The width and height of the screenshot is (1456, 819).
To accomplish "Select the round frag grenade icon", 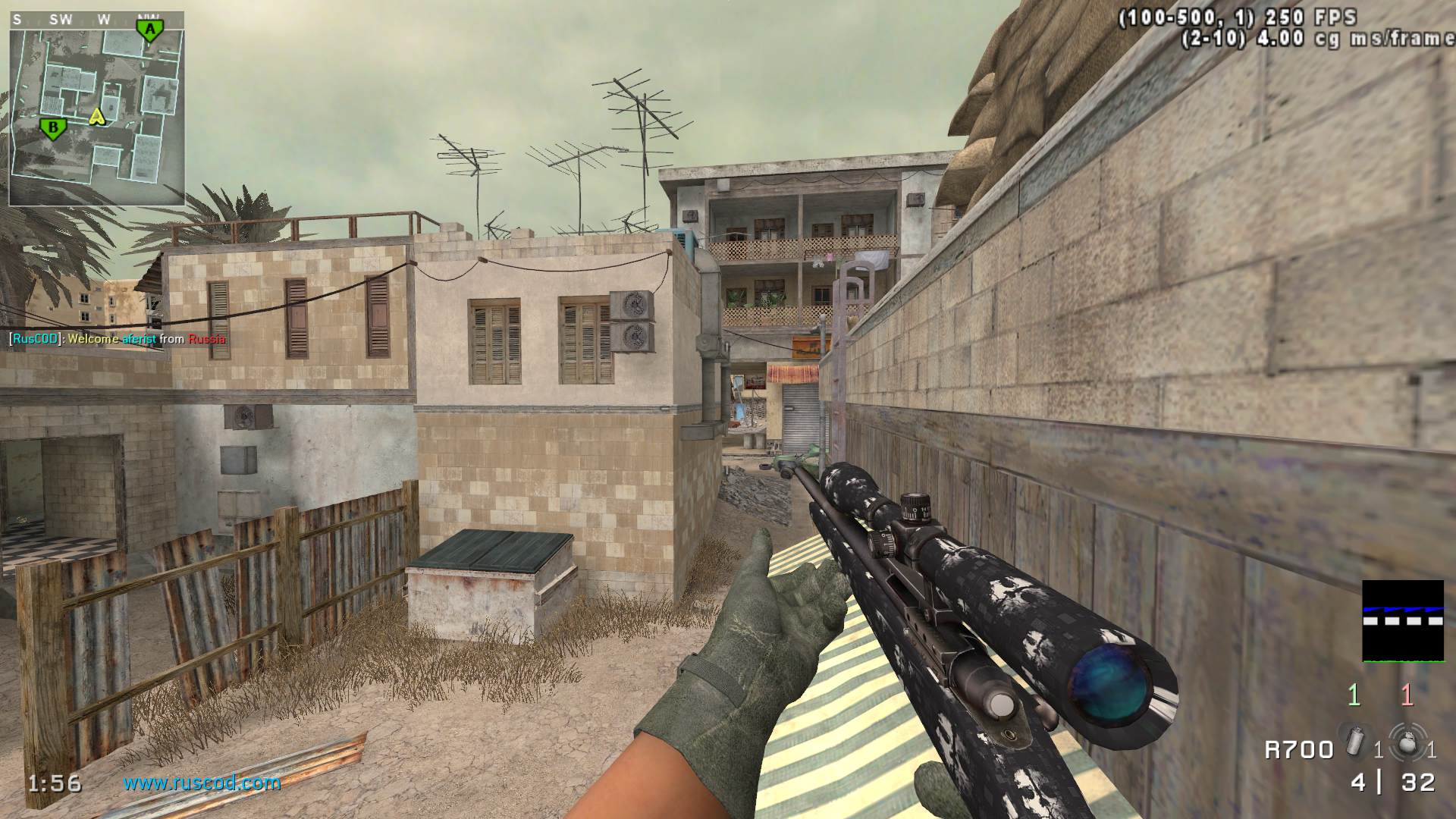I will click(x=1405, y=742).
